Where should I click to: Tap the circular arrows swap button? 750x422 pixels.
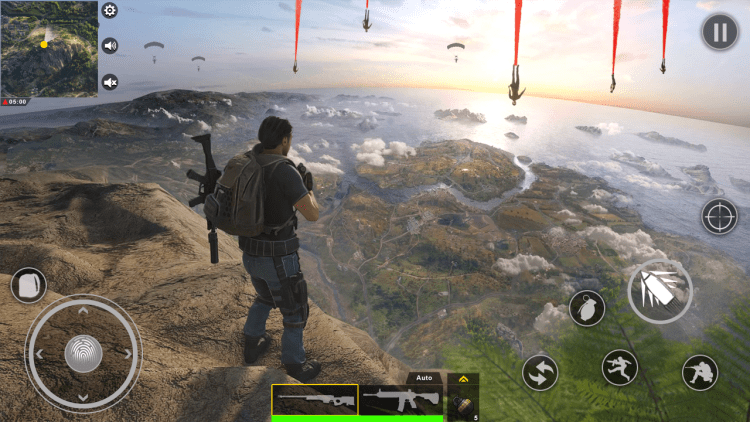(x=540, y=373)
